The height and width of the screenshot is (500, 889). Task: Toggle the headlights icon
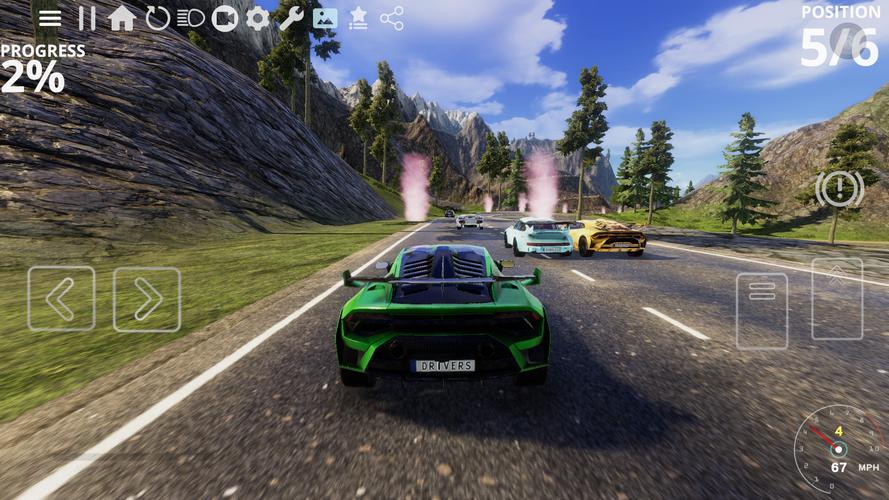click(x=190, y=18)
